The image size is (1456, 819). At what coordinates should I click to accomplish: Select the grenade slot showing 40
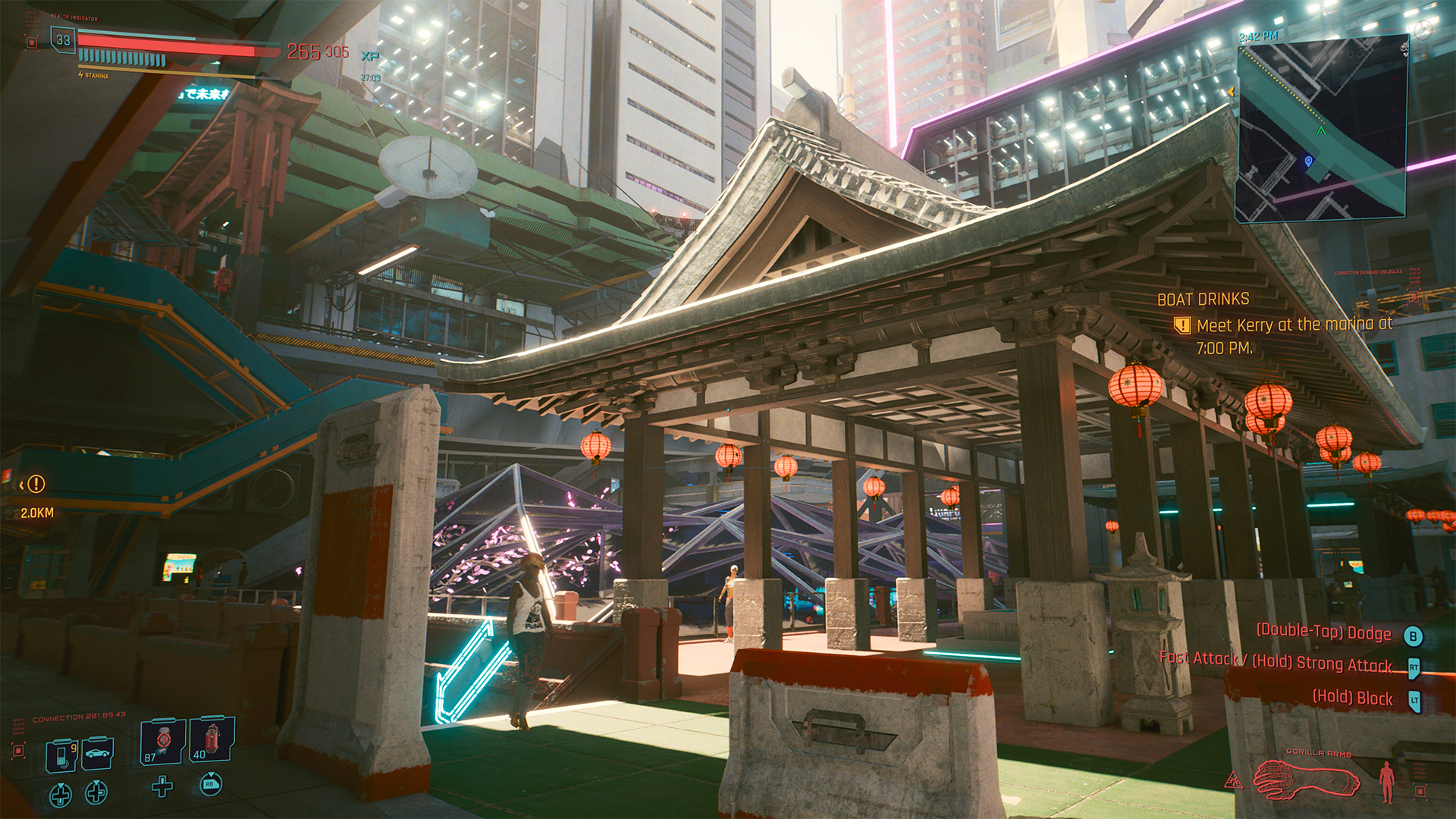pyautogui.click(x=212, y=739)
